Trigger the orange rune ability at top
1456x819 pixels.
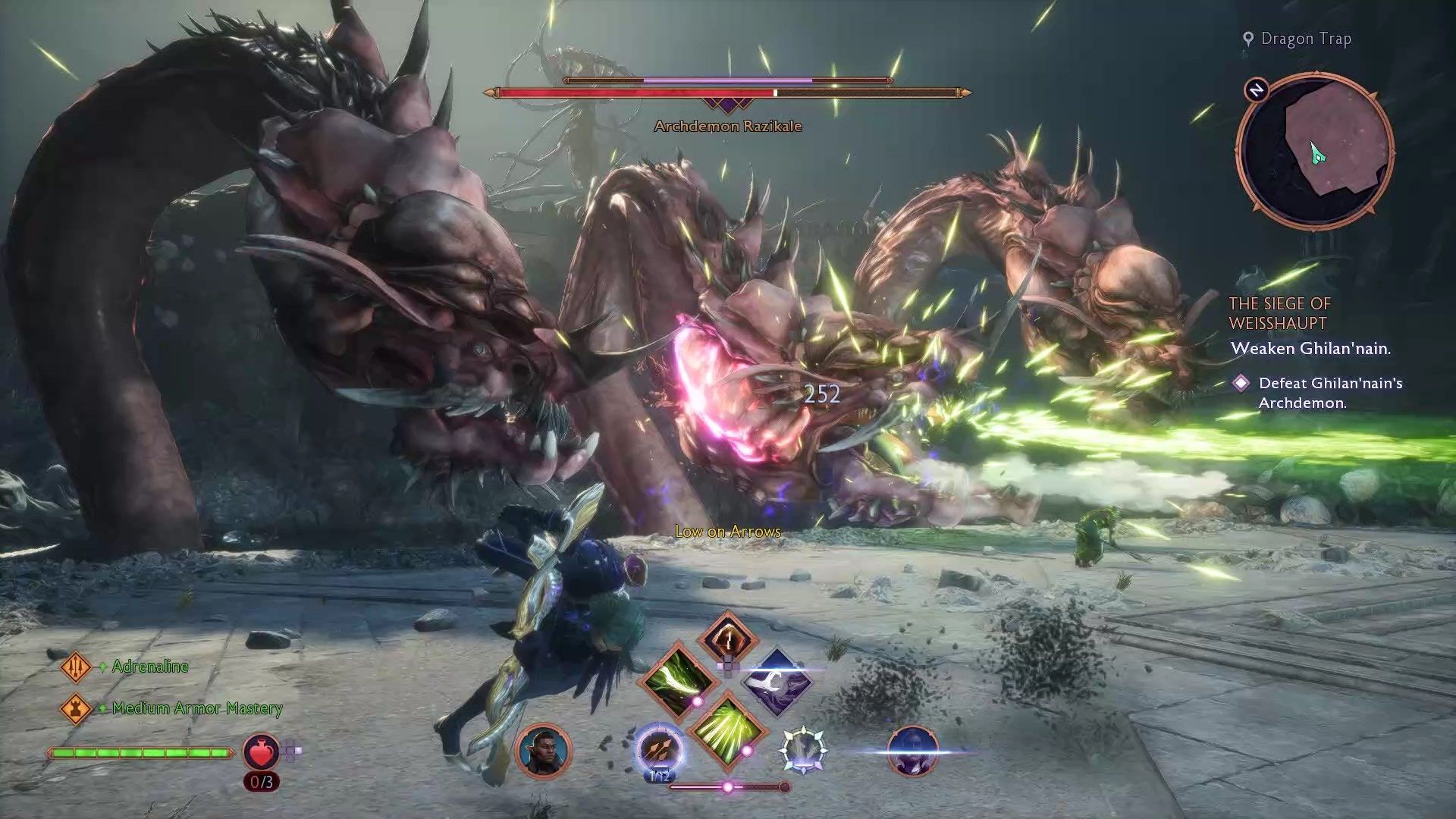[x=727, y=638]
